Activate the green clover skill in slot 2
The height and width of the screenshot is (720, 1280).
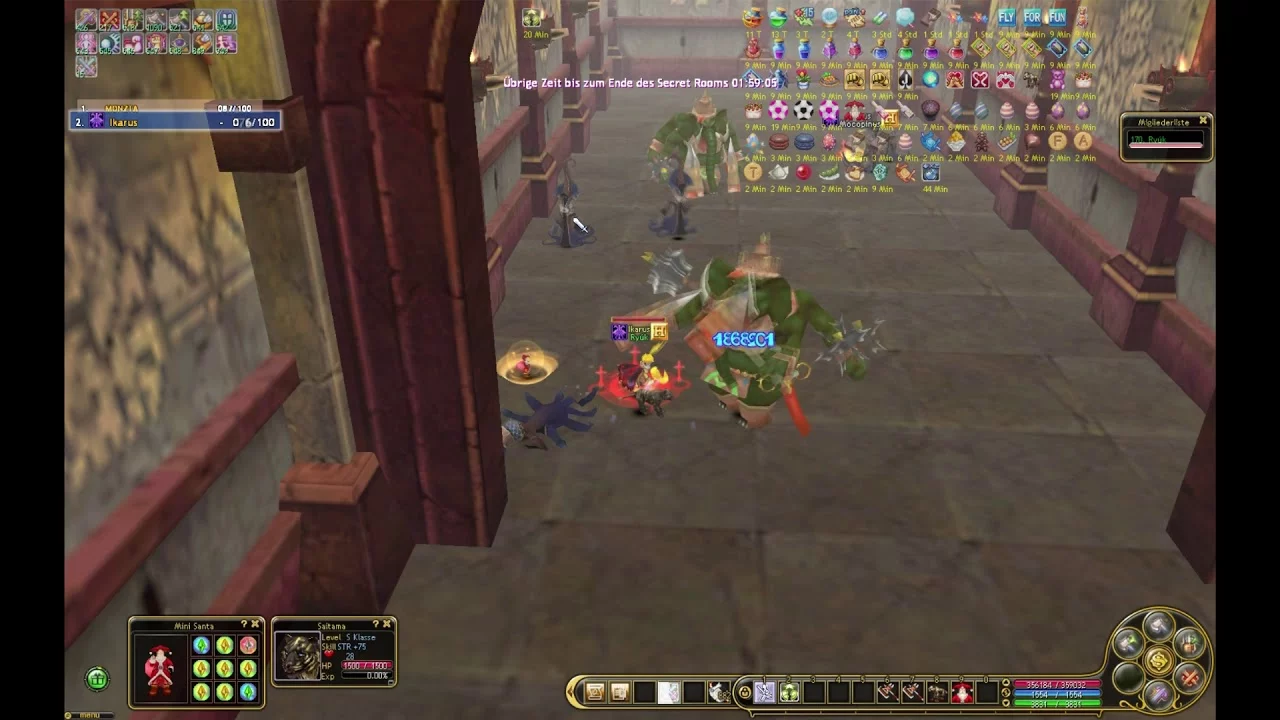(789, 691)
